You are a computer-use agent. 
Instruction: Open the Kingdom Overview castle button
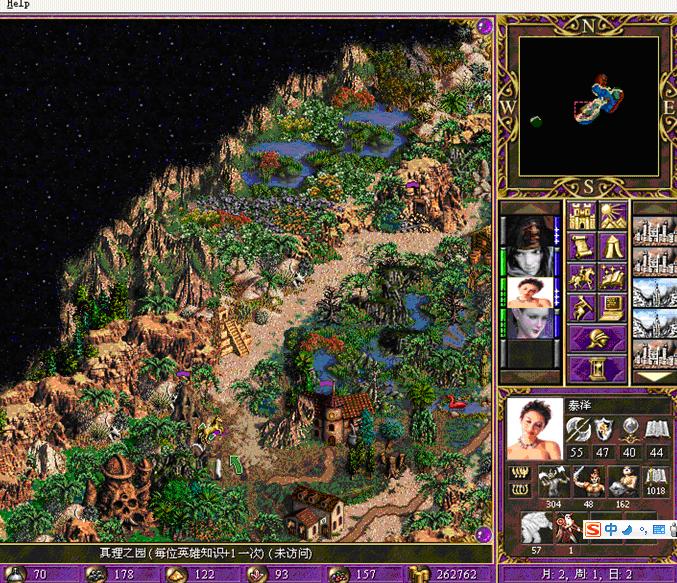(582, 216)
